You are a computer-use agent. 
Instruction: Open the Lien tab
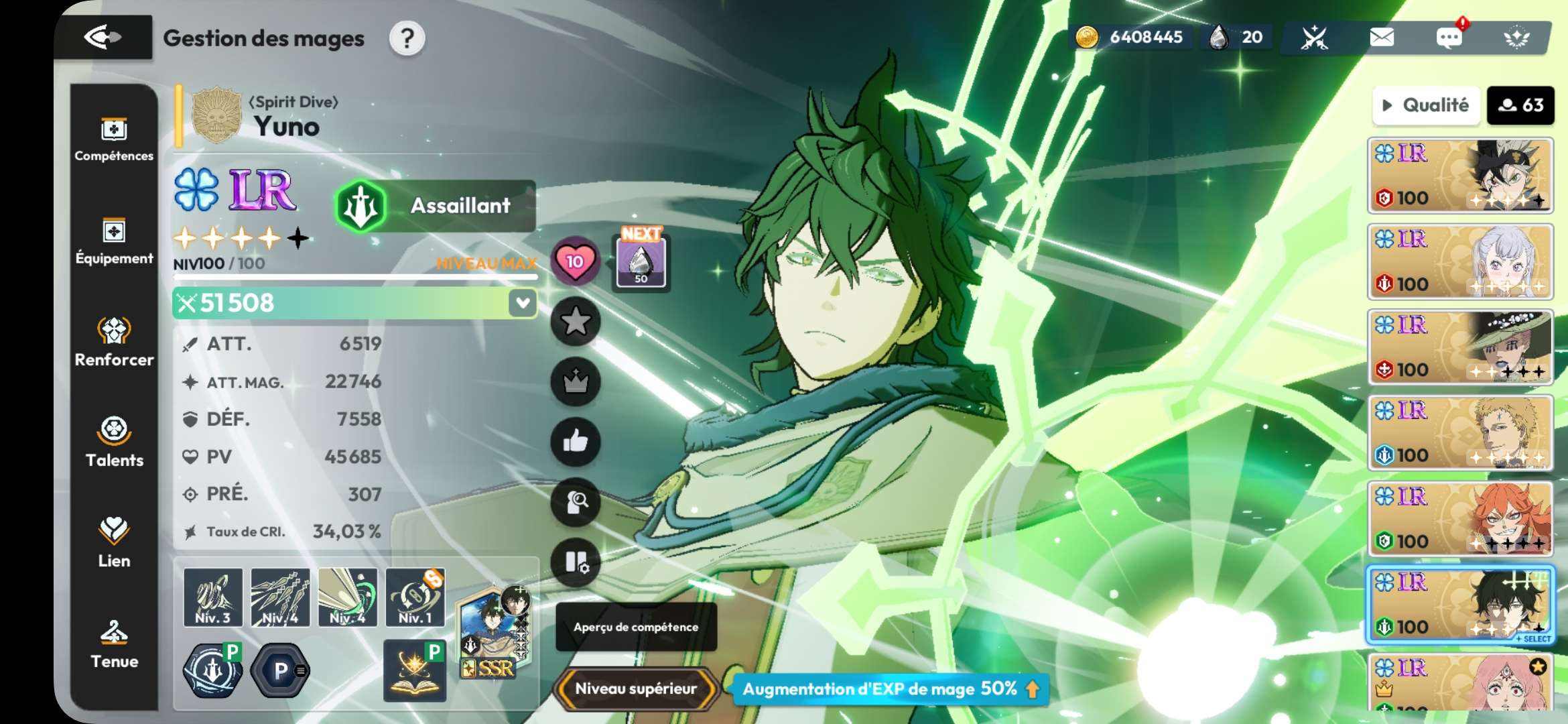pyautogui.click(x=114, y=543)
